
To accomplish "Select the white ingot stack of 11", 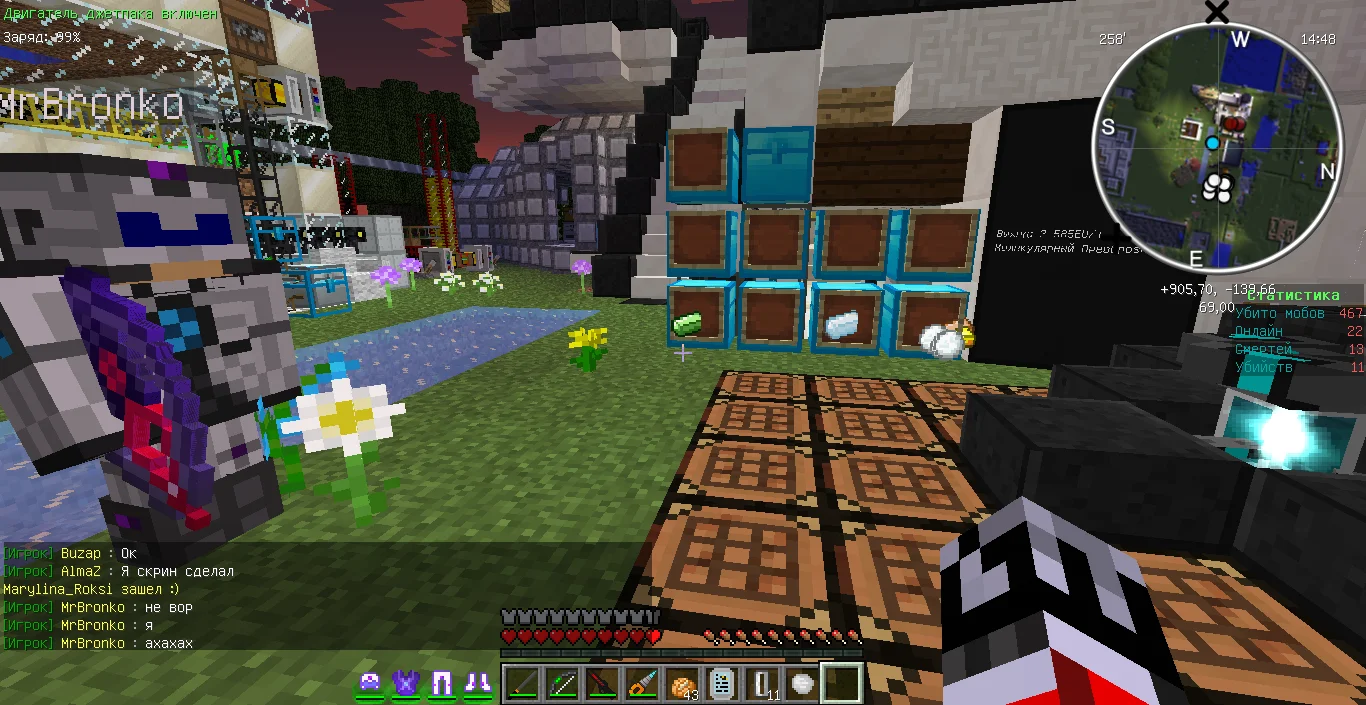I will [762, 684].
